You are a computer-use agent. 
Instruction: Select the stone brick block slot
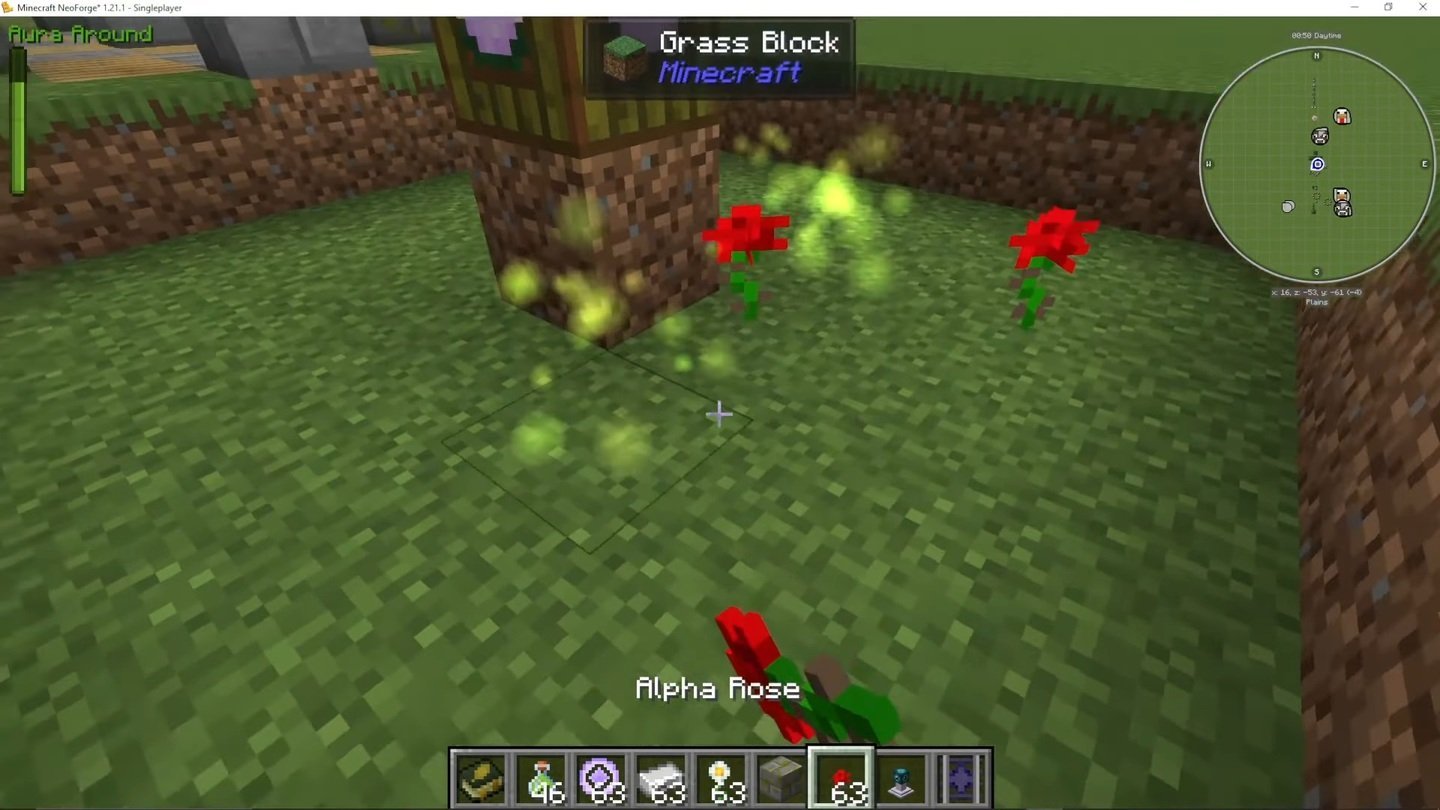click(781, 778)
